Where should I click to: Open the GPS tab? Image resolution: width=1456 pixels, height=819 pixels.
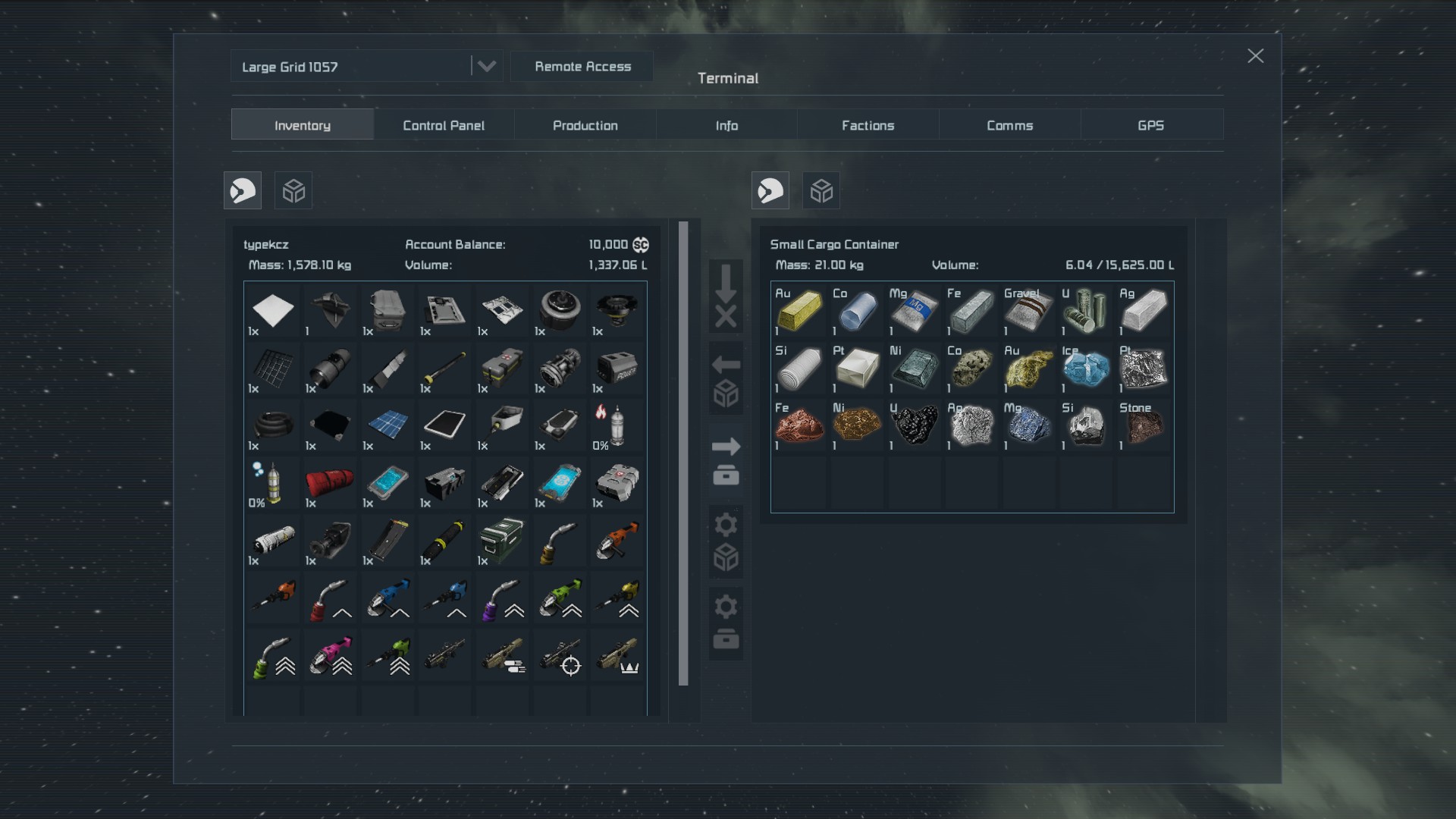(x=1150, y=125)
